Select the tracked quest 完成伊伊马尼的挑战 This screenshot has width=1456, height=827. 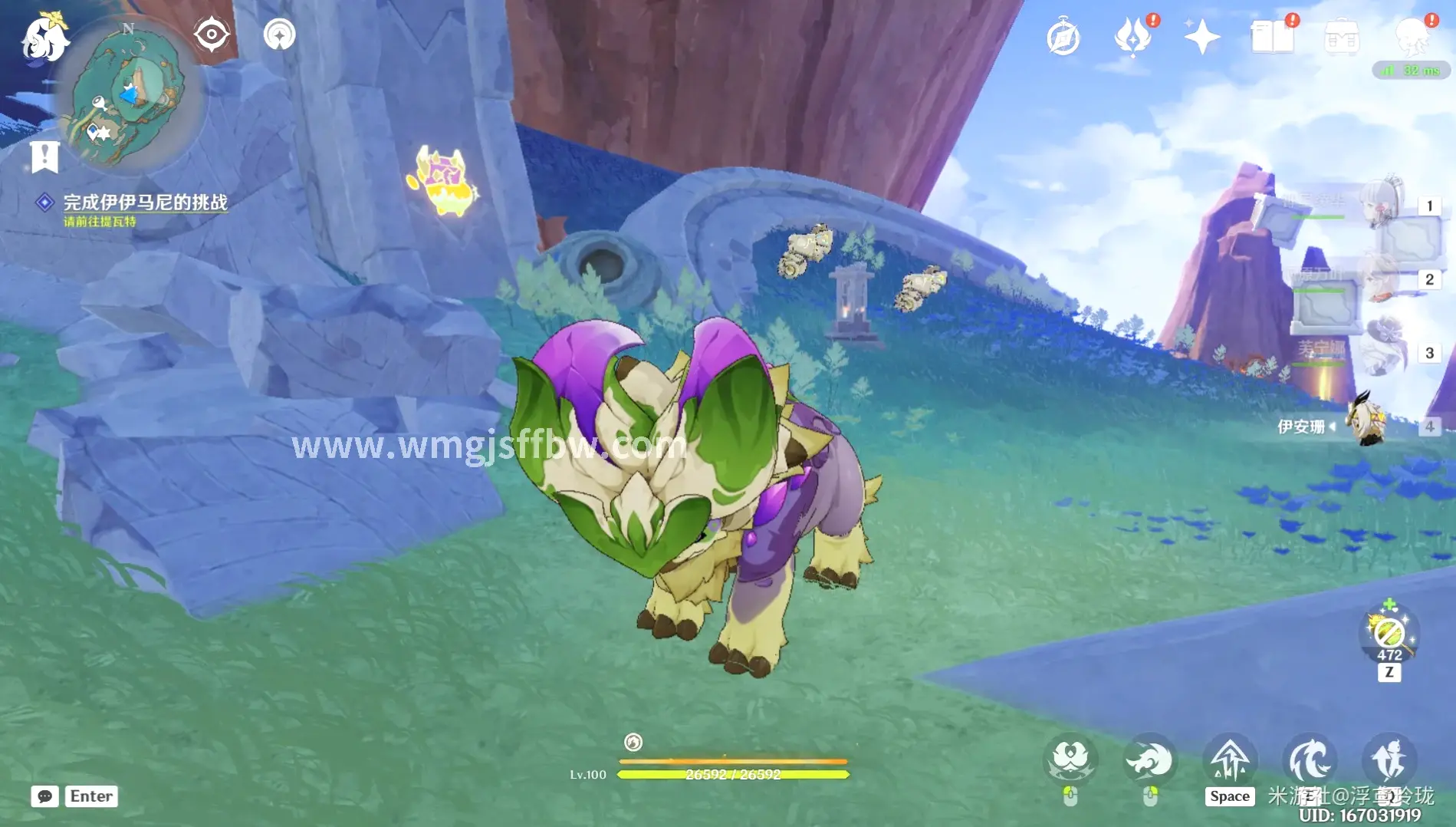[x=145, y=203]
